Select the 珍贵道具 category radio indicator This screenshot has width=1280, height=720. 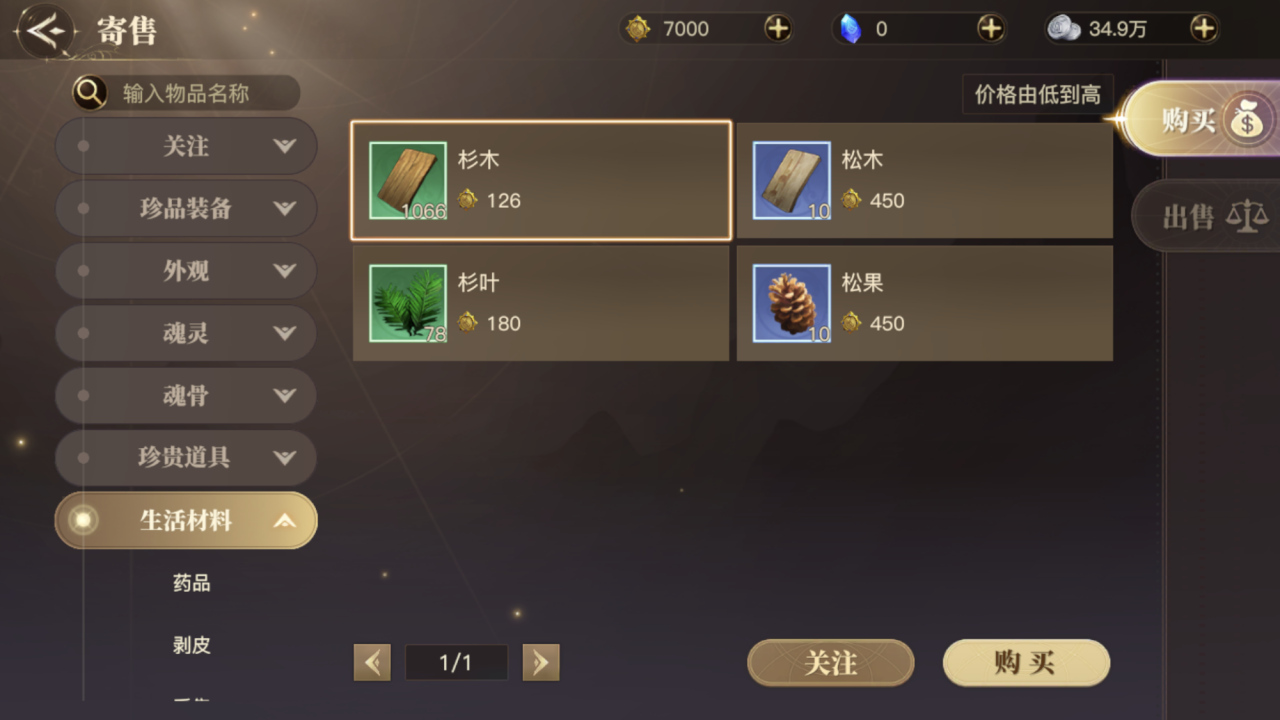click(x=82, y=457)
